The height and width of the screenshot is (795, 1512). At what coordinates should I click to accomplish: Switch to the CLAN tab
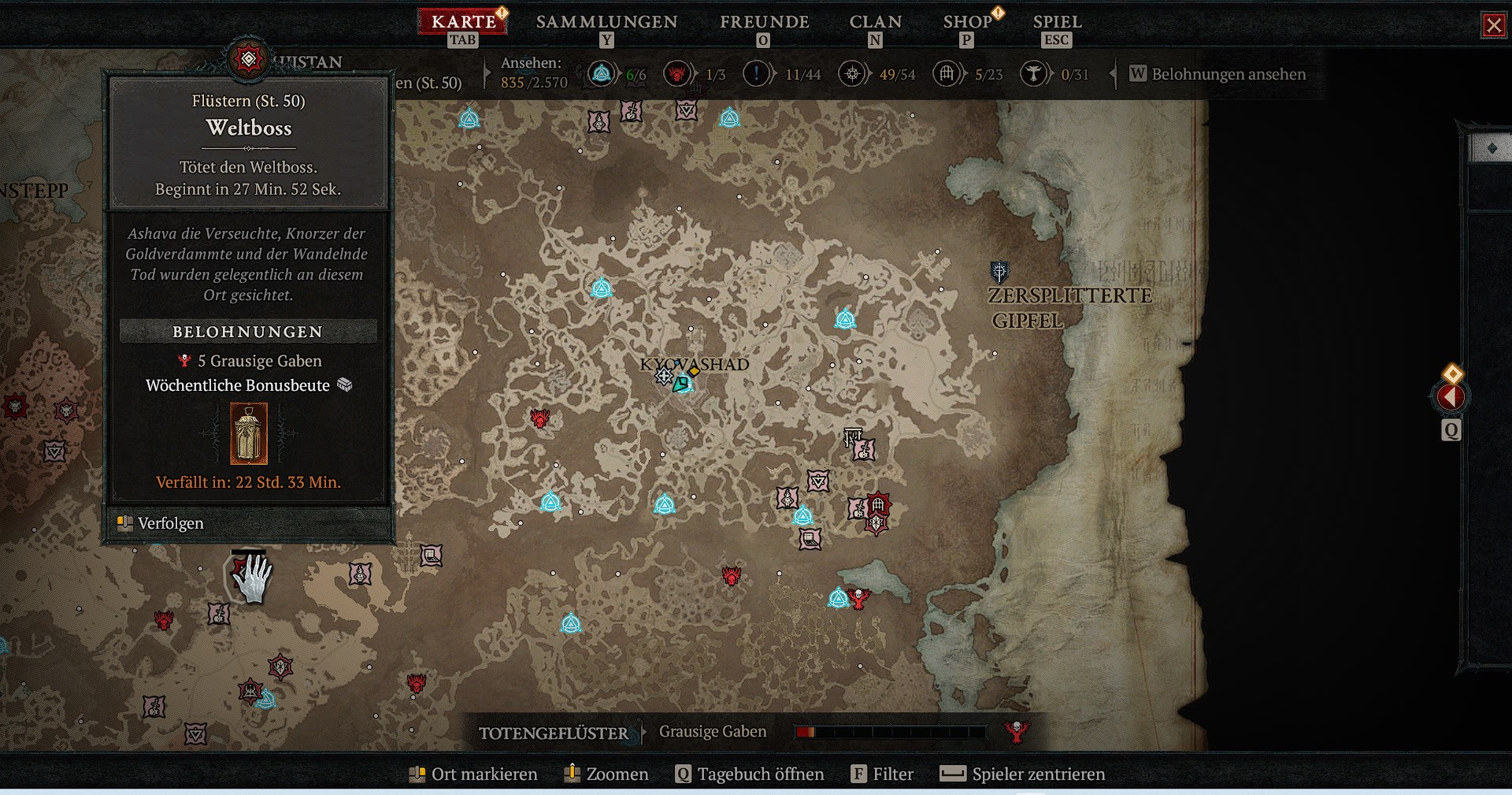pyautogui.click(x=875, y=22)
